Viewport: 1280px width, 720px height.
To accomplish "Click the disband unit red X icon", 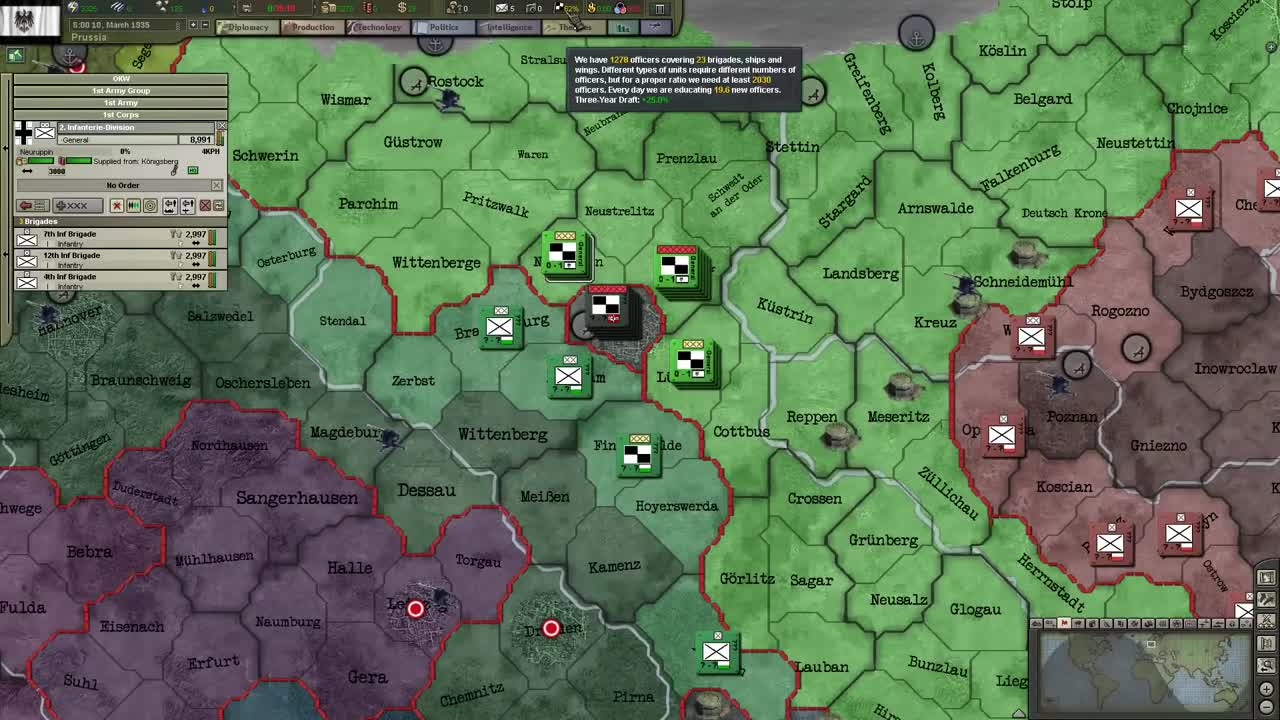I will [115, 205].
